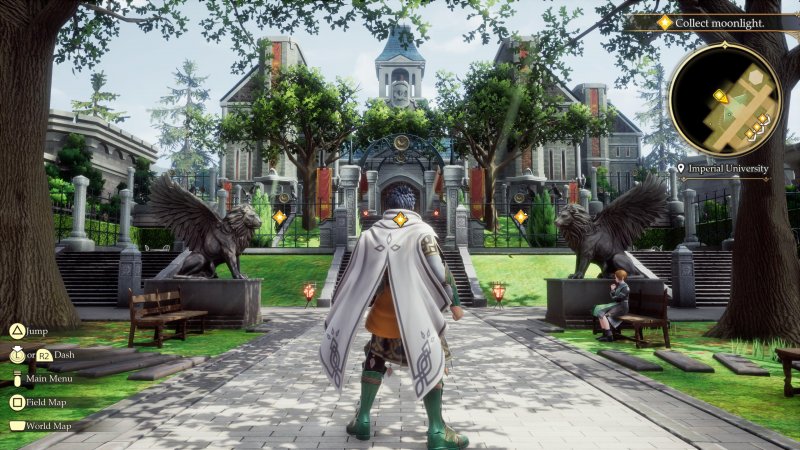The width and height of the screenshot is (800, 450).
Task: Click the Imperial University location label
Action: (x=728, y=169)
